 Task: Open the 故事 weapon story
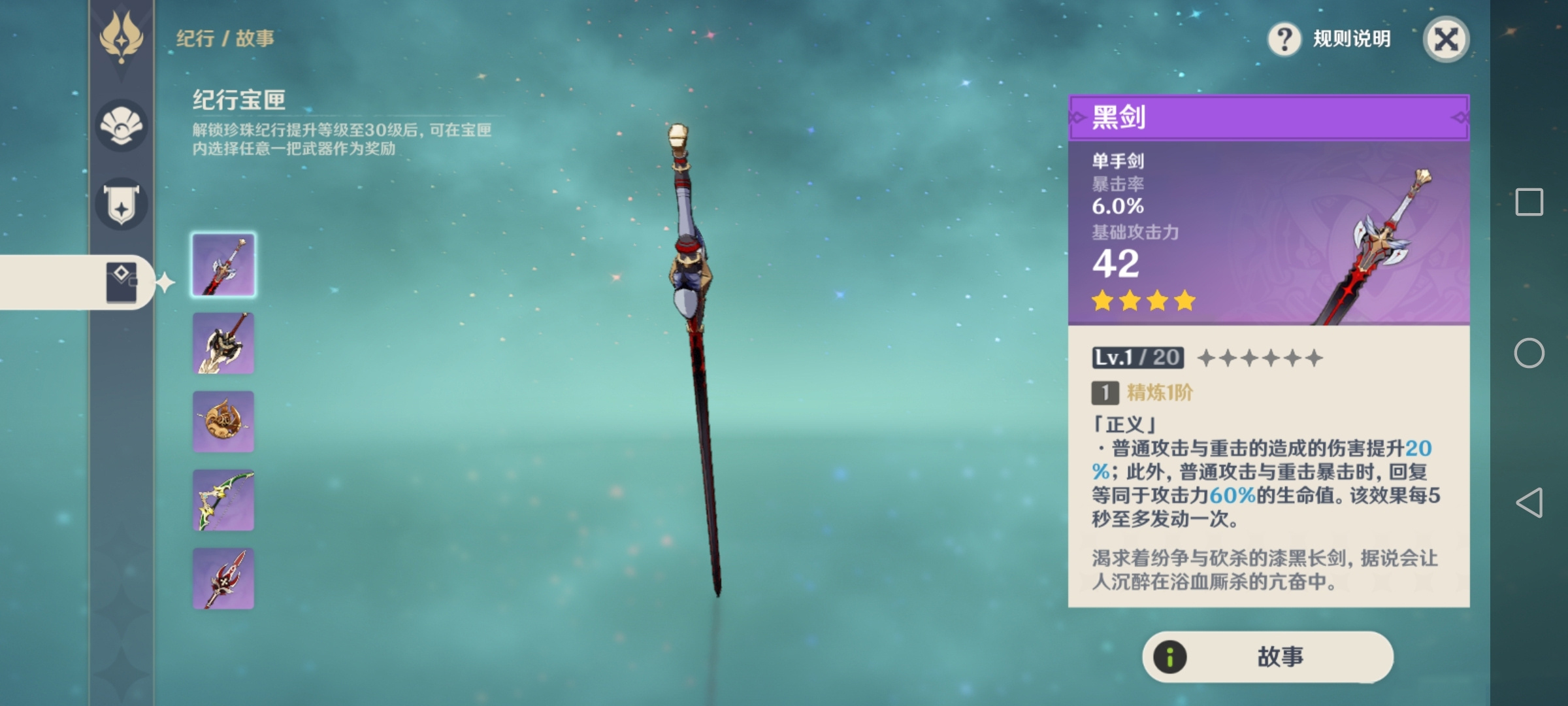pyautogui.click(x=1267, y=656)
